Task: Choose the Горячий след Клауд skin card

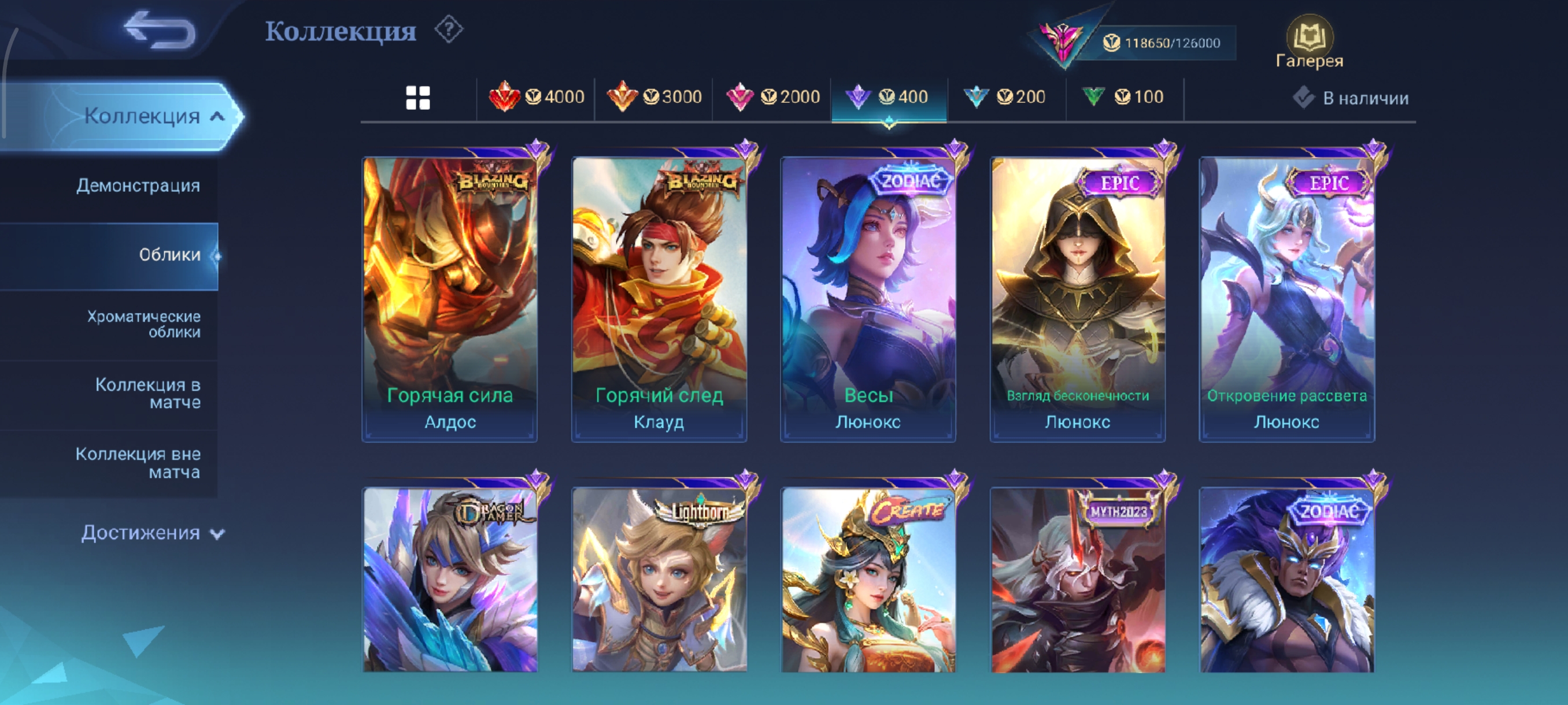Action: pyautogui.click(x=659, y=298)
